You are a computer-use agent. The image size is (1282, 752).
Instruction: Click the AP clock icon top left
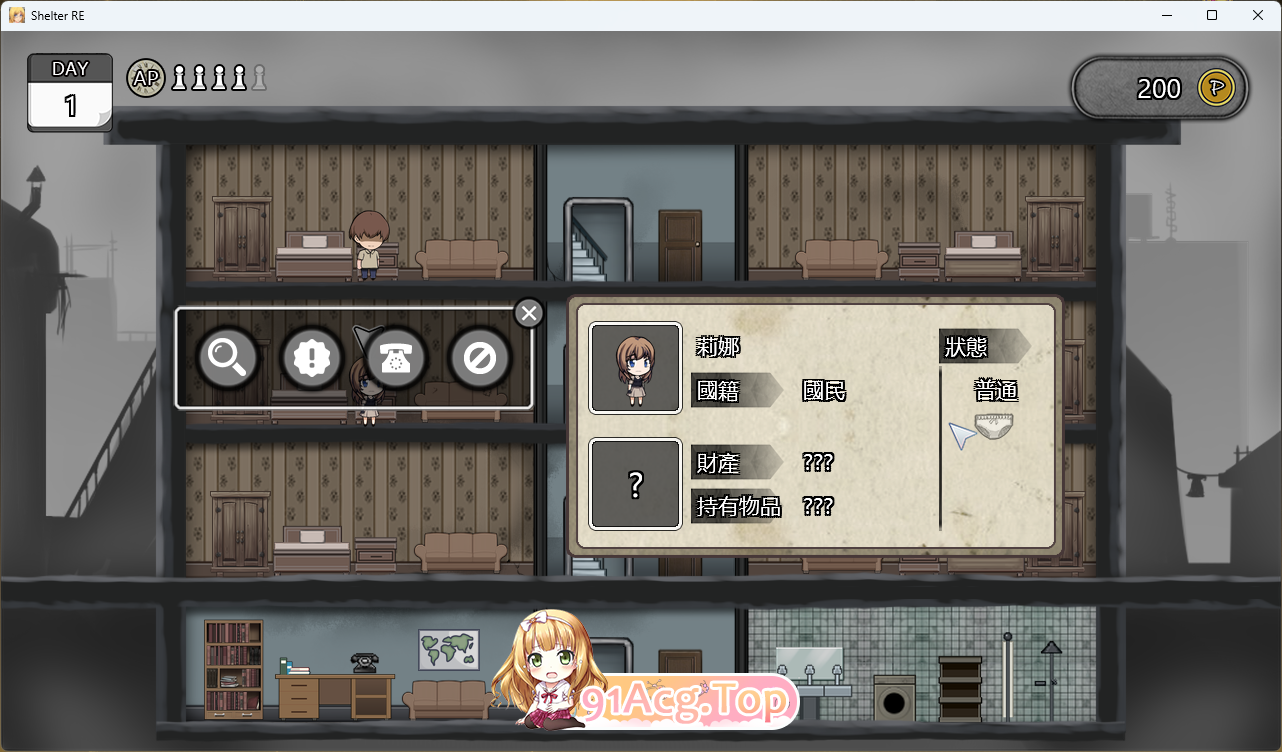pos(145,78)
